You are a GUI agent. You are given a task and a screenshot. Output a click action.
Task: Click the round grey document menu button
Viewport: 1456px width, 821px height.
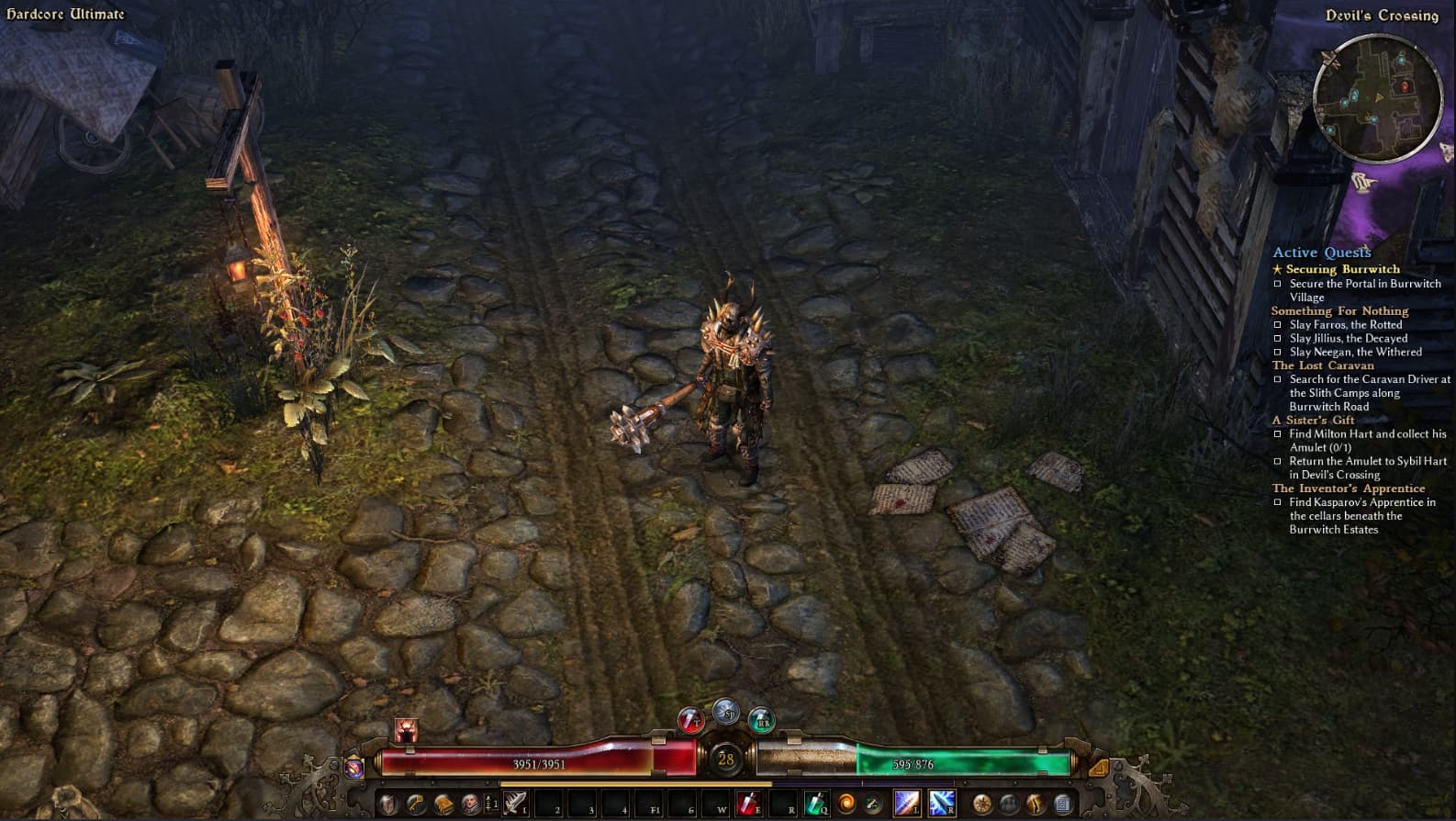click(1062, 804)
